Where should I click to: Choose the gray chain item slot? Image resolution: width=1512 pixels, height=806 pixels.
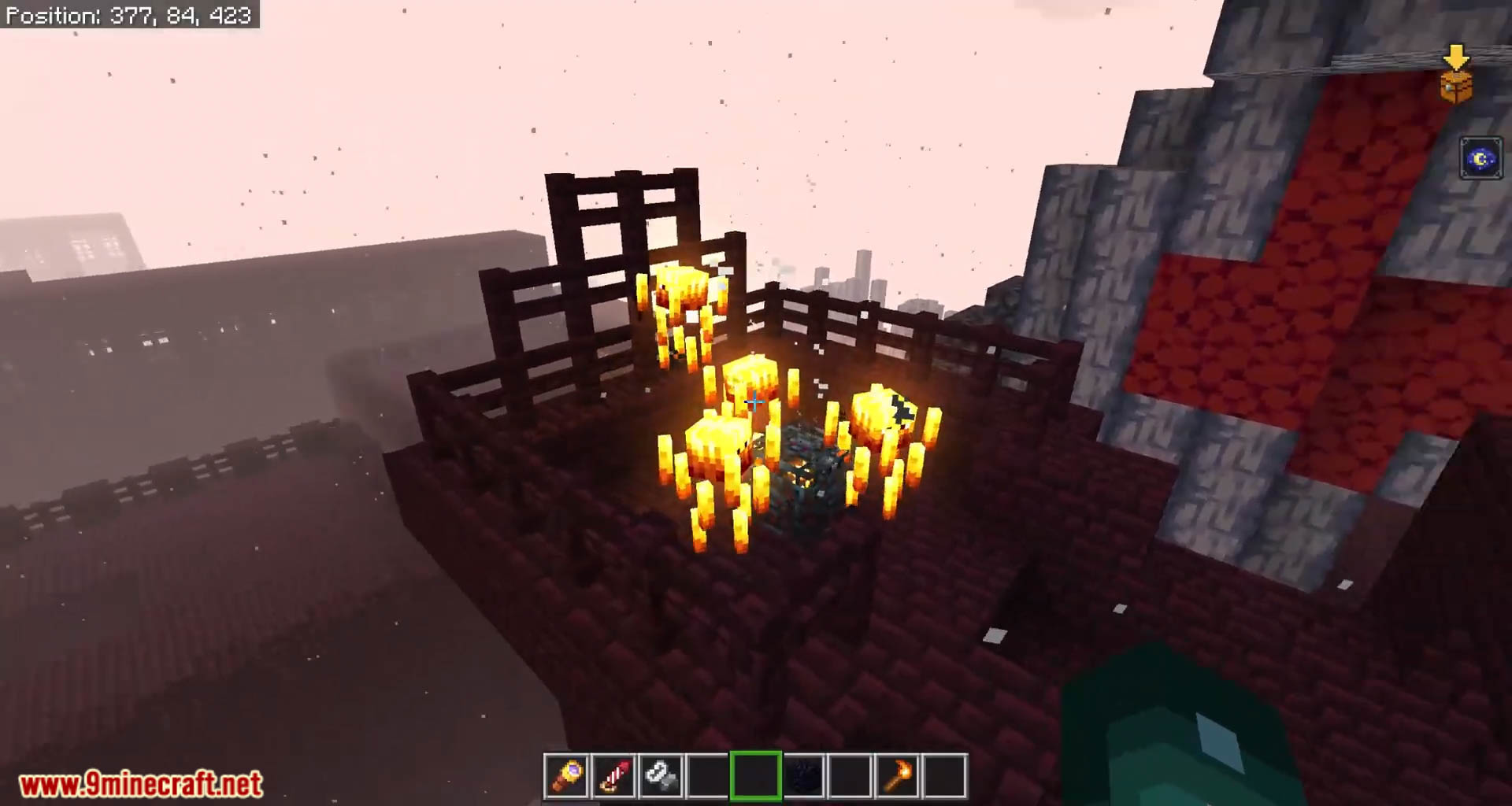point(661,776)
